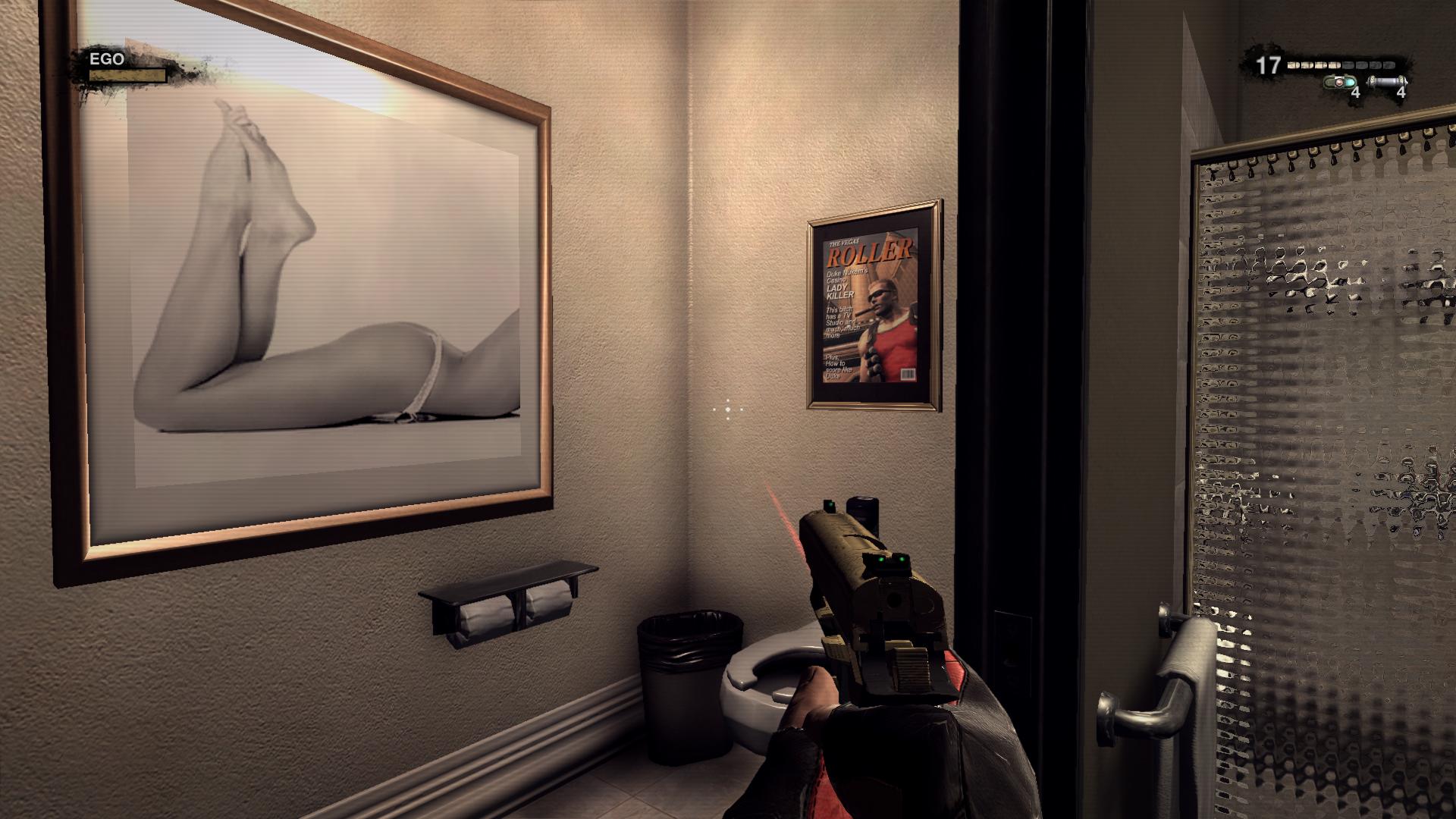The height and width of the screenshot is (819, 1456).
Task: Select the pipe bomb icon
Action: pos(1388,82)
